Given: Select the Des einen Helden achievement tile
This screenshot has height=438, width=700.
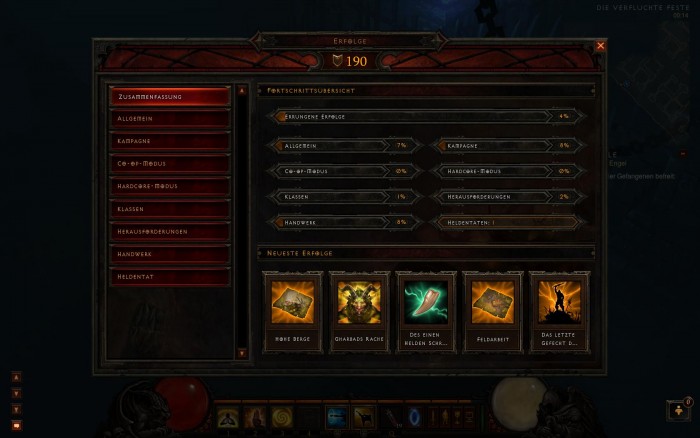Looking at the screenshot, I should [426, 310].
